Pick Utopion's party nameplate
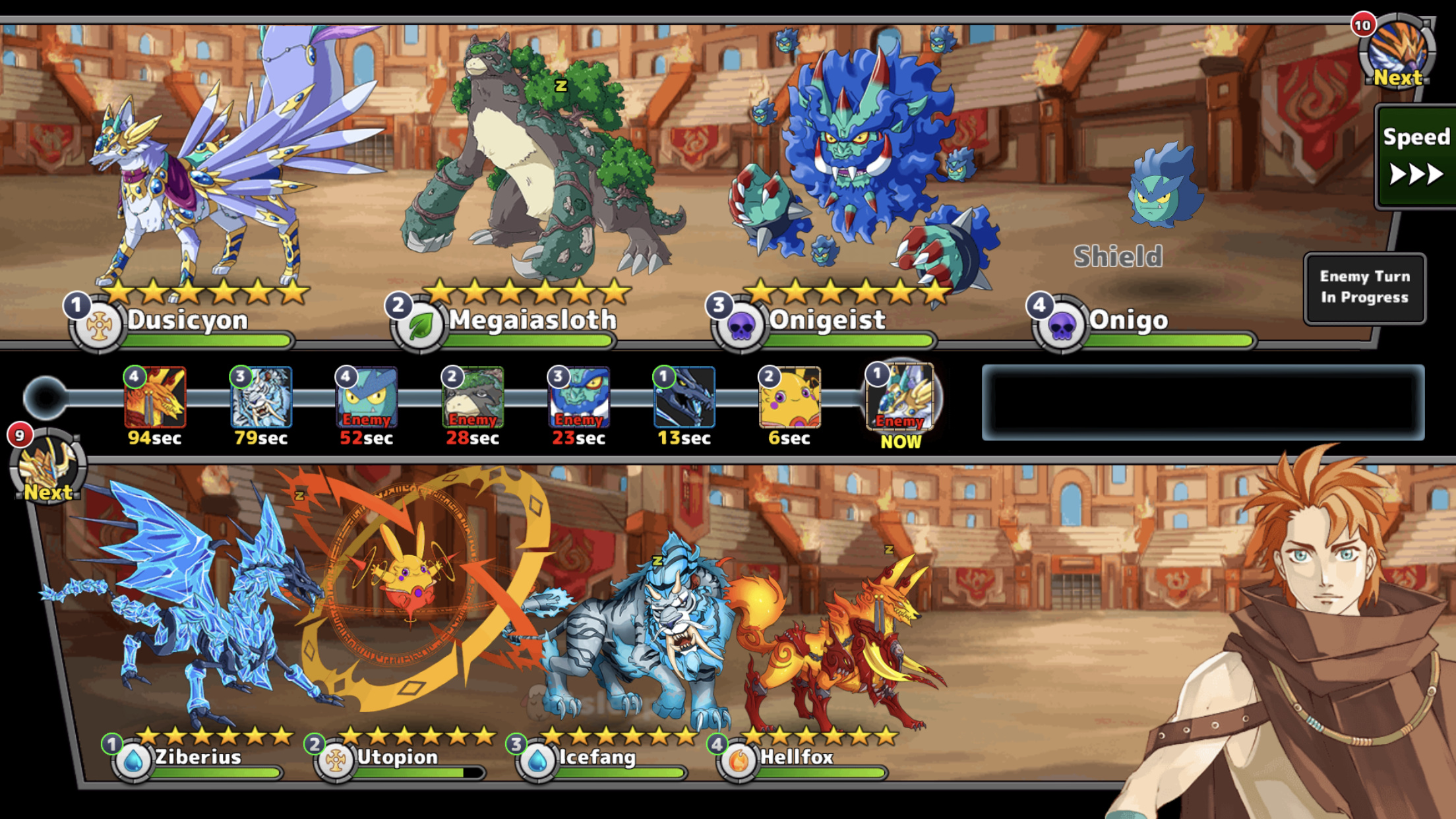Image resolution: width=1456 pixels, height=819 pixels. pyautogui.click(x=396, y=757)
